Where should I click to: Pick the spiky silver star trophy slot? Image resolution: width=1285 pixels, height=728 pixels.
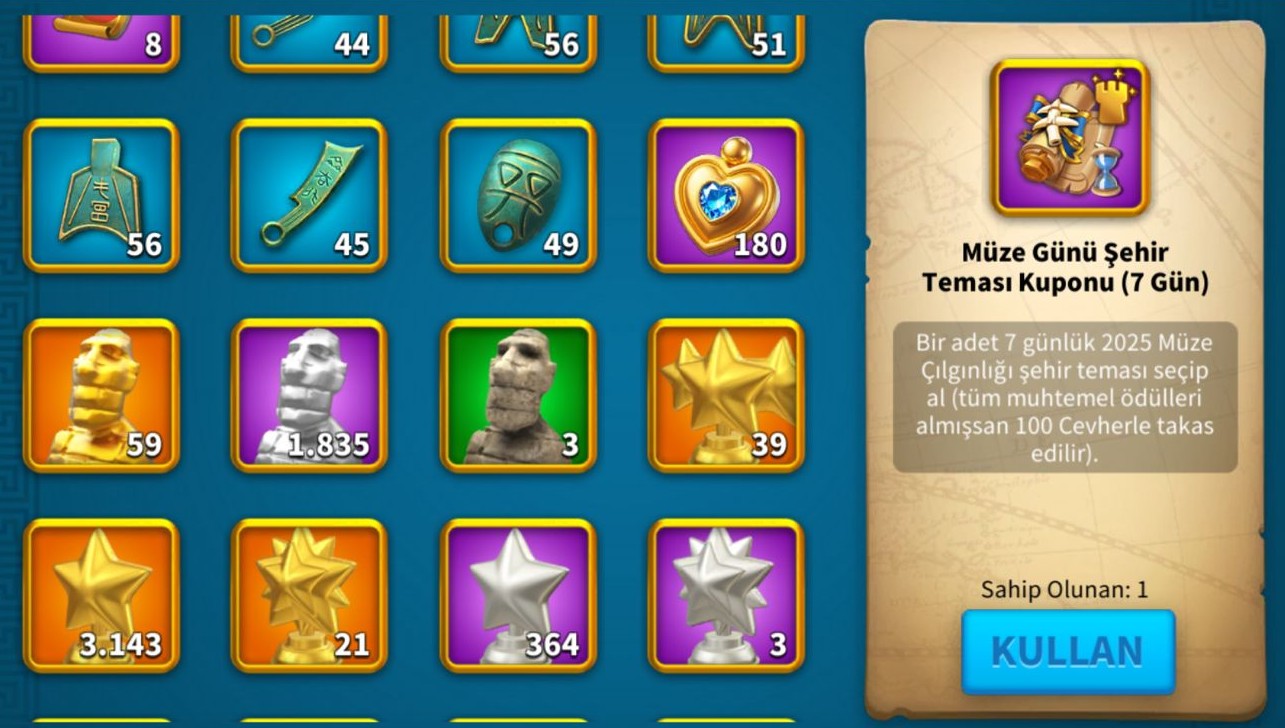726,595
